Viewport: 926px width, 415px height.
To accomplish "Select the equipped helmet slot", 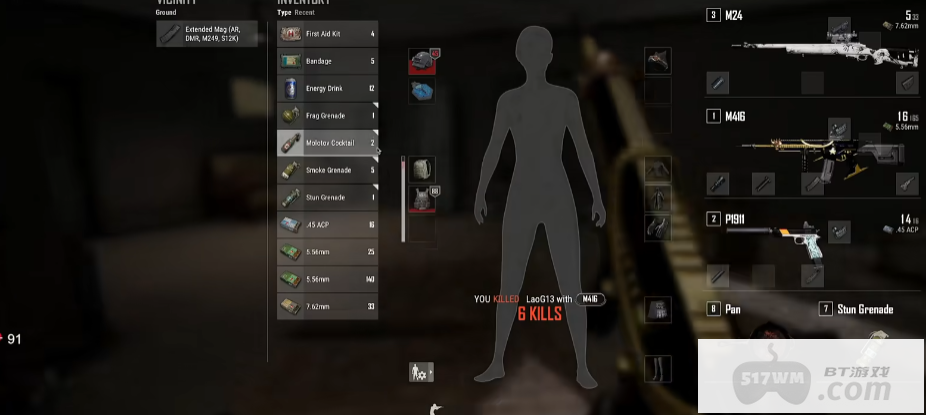I will coord(421,62).
